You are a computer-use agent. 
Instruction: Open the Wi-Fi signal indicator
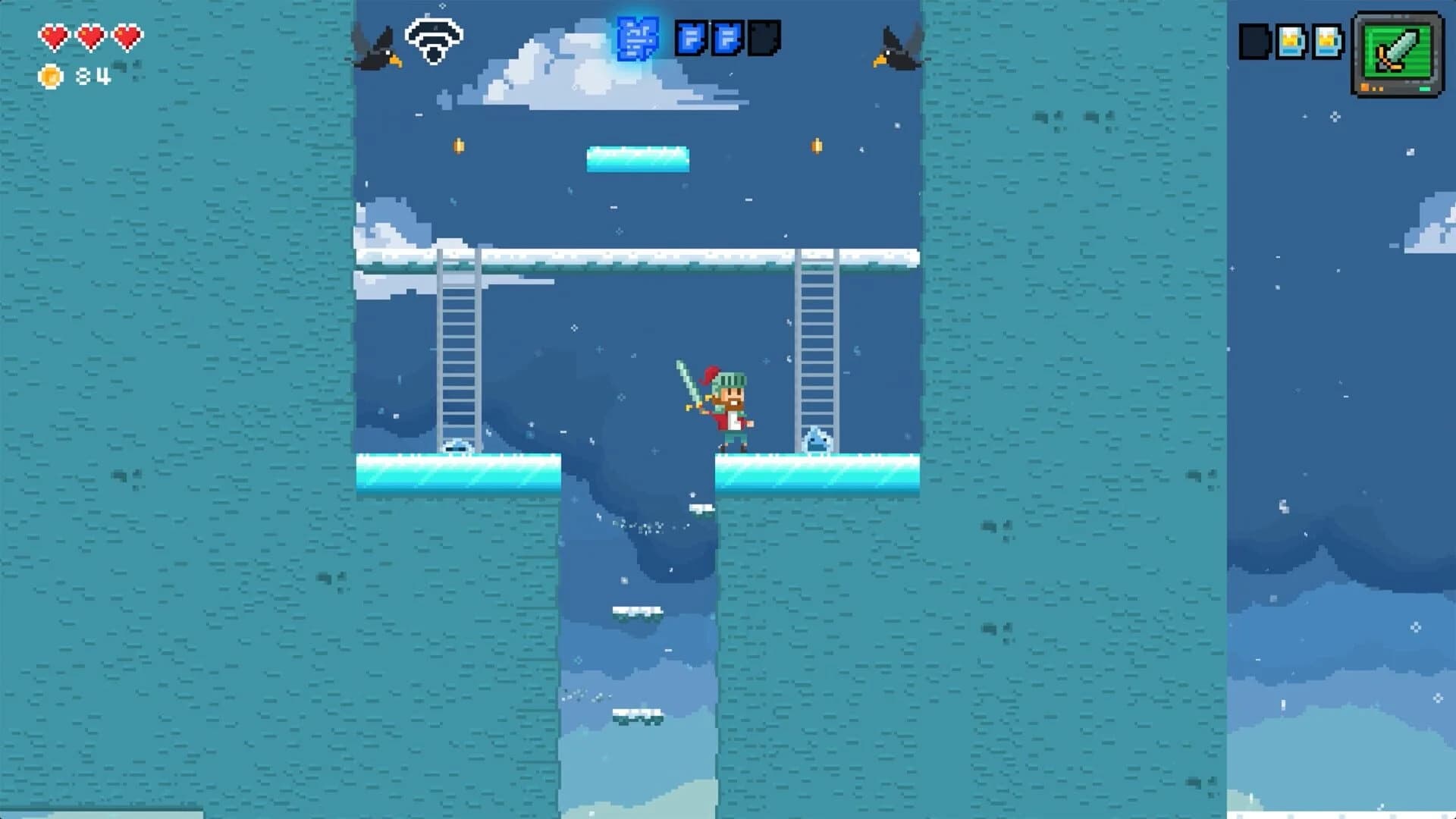coord(432,39)
